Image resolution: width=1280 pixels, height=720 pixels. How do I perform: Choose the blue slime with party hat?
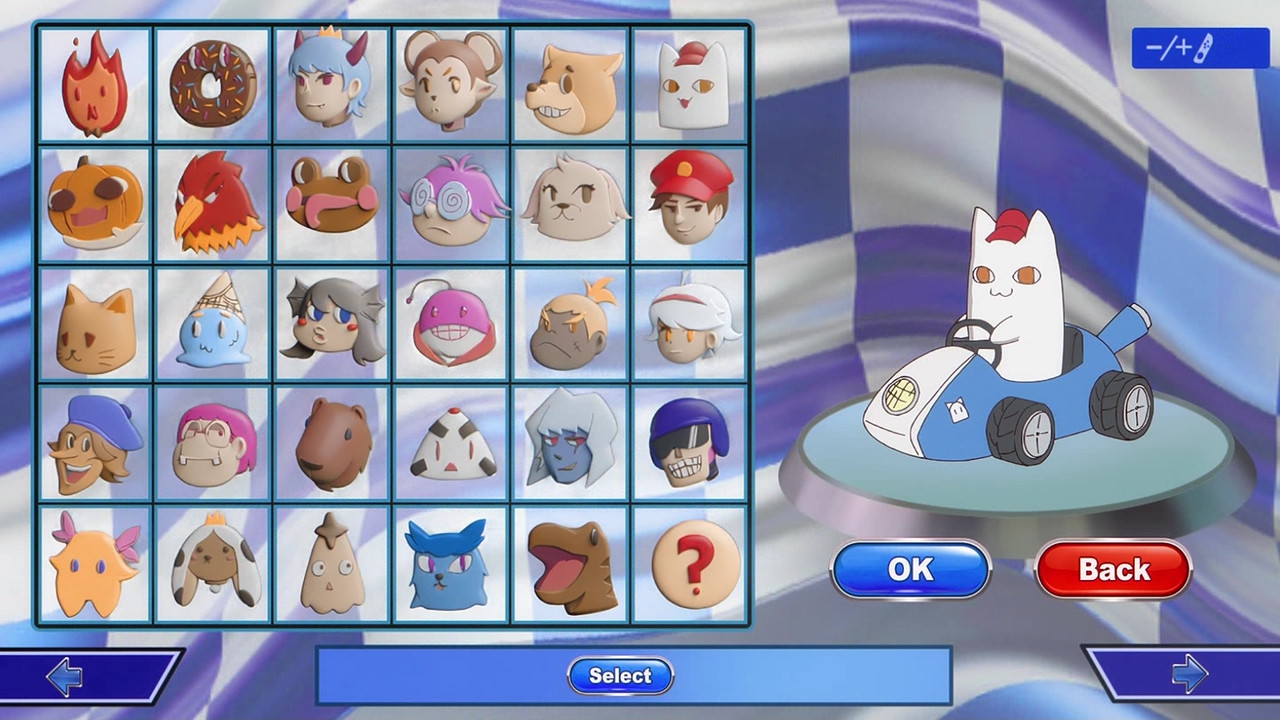[x=213, y=324]
